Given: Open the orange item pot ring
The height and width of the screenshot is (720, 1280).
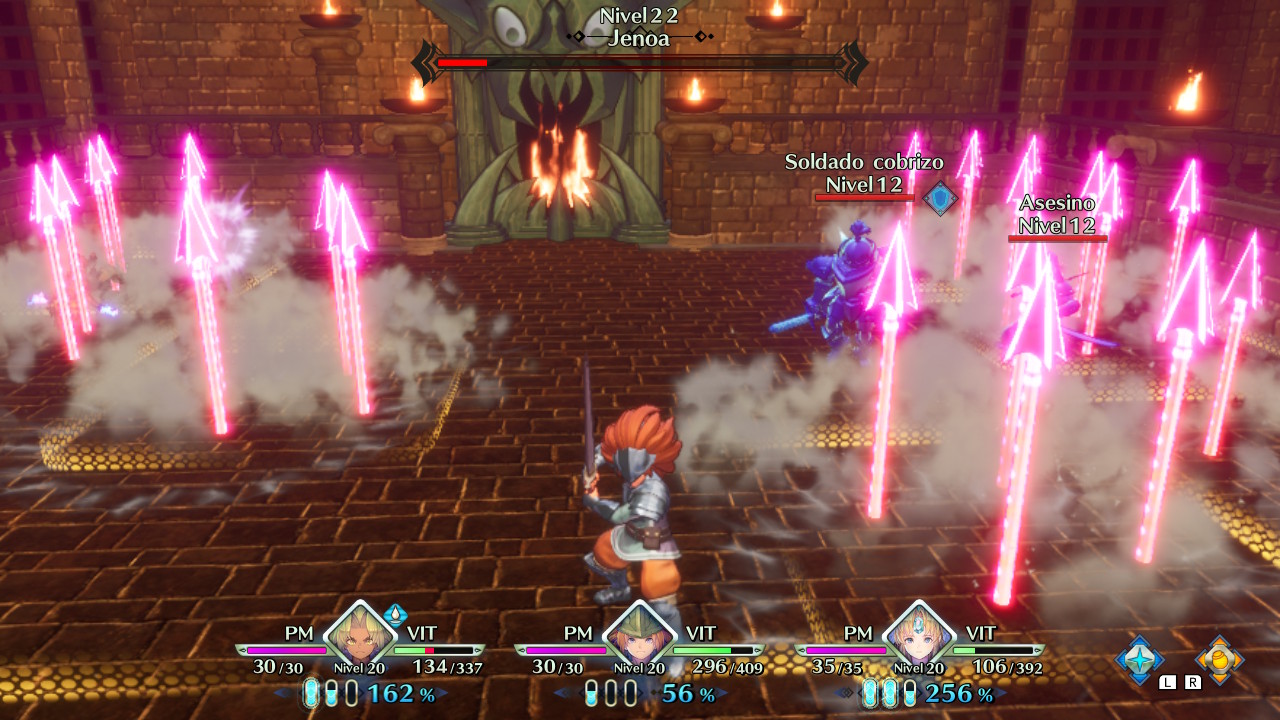Looking at the screenshot, I should pyautogui.click(x=1219, y=659).
